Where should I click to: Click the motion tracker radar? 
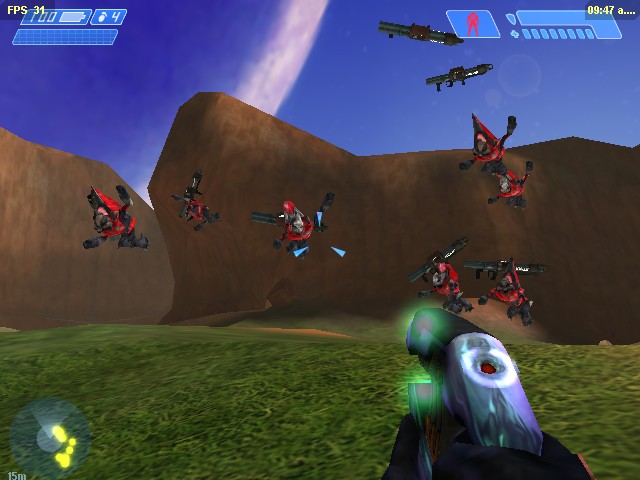49,438
